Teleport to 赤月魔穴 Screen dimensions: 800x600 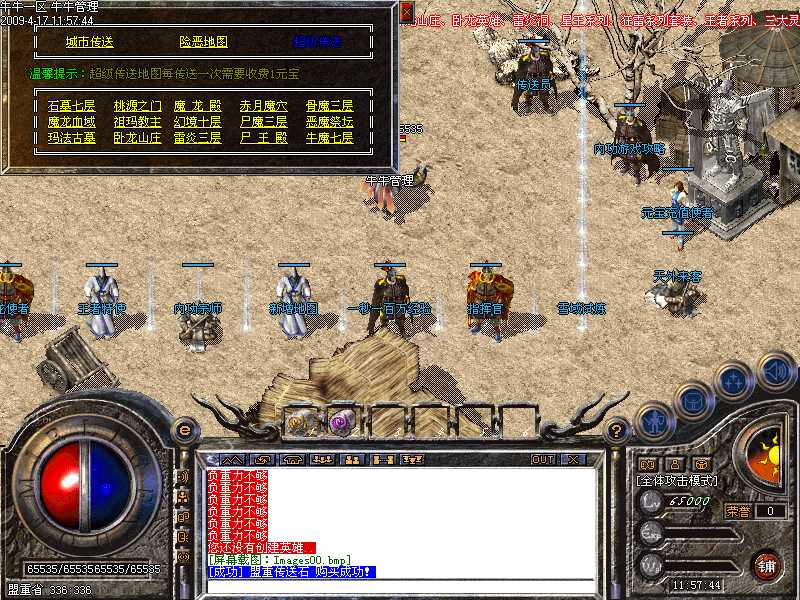[263, 106]
